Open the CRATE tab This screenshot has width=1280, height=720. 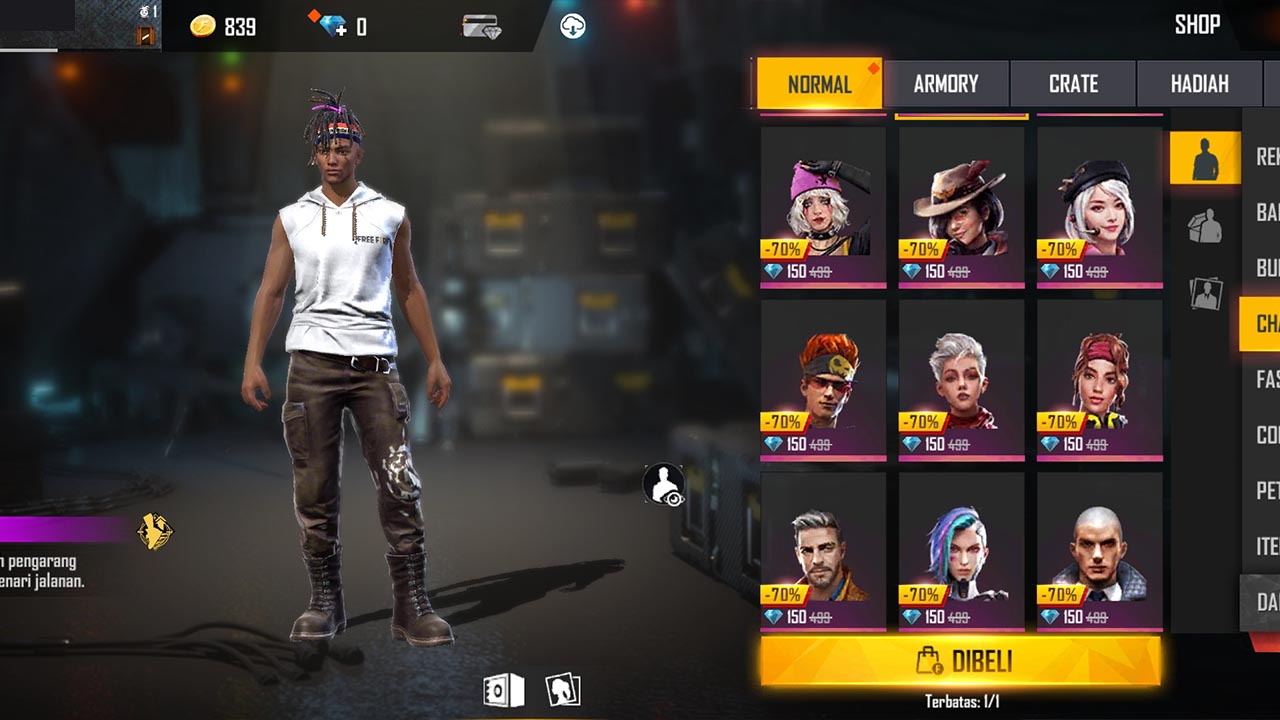coord(1073,84)
